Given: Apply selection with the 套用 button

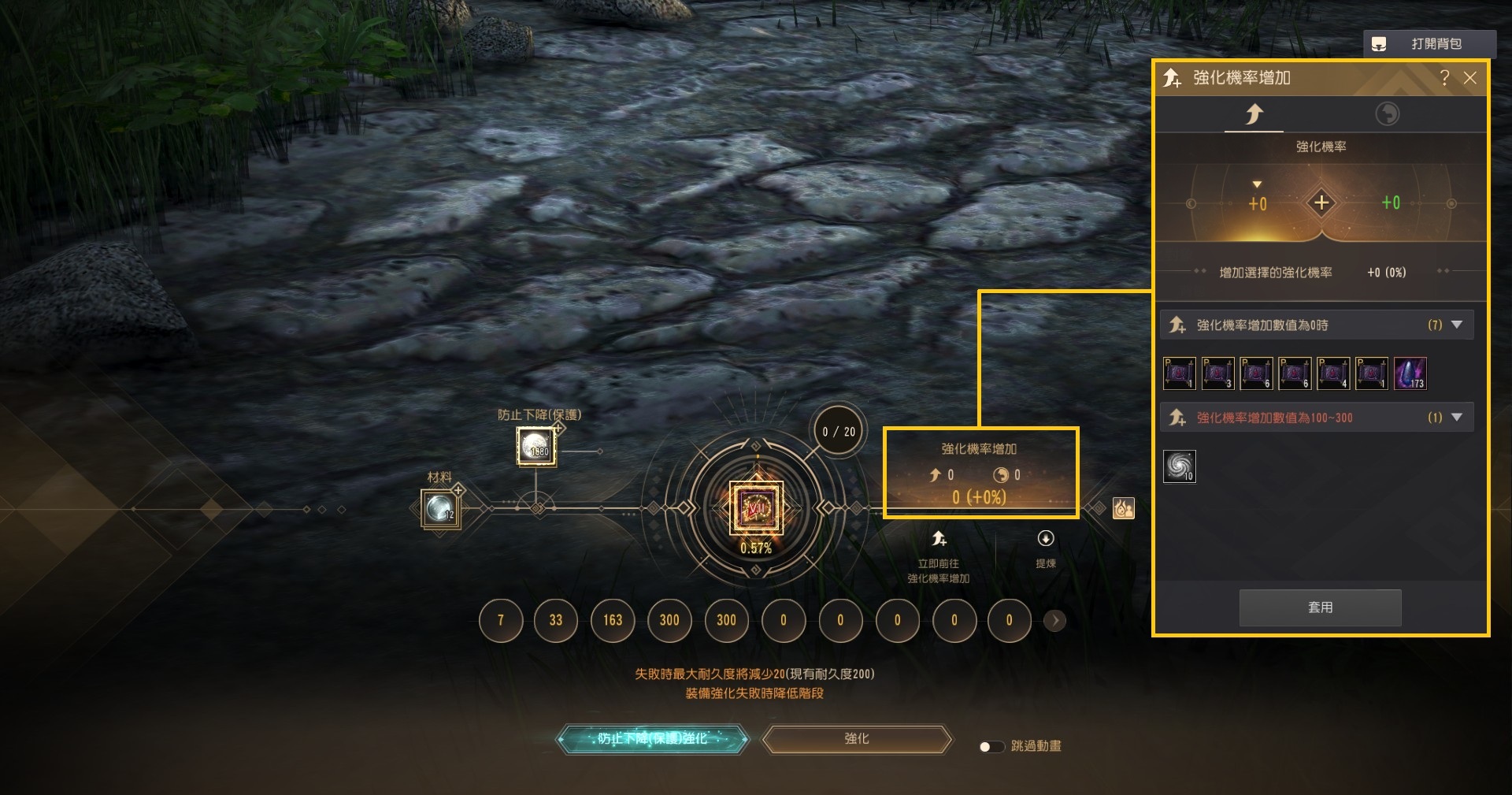Looking at the screenshot, I should [x=1320, y=607].
